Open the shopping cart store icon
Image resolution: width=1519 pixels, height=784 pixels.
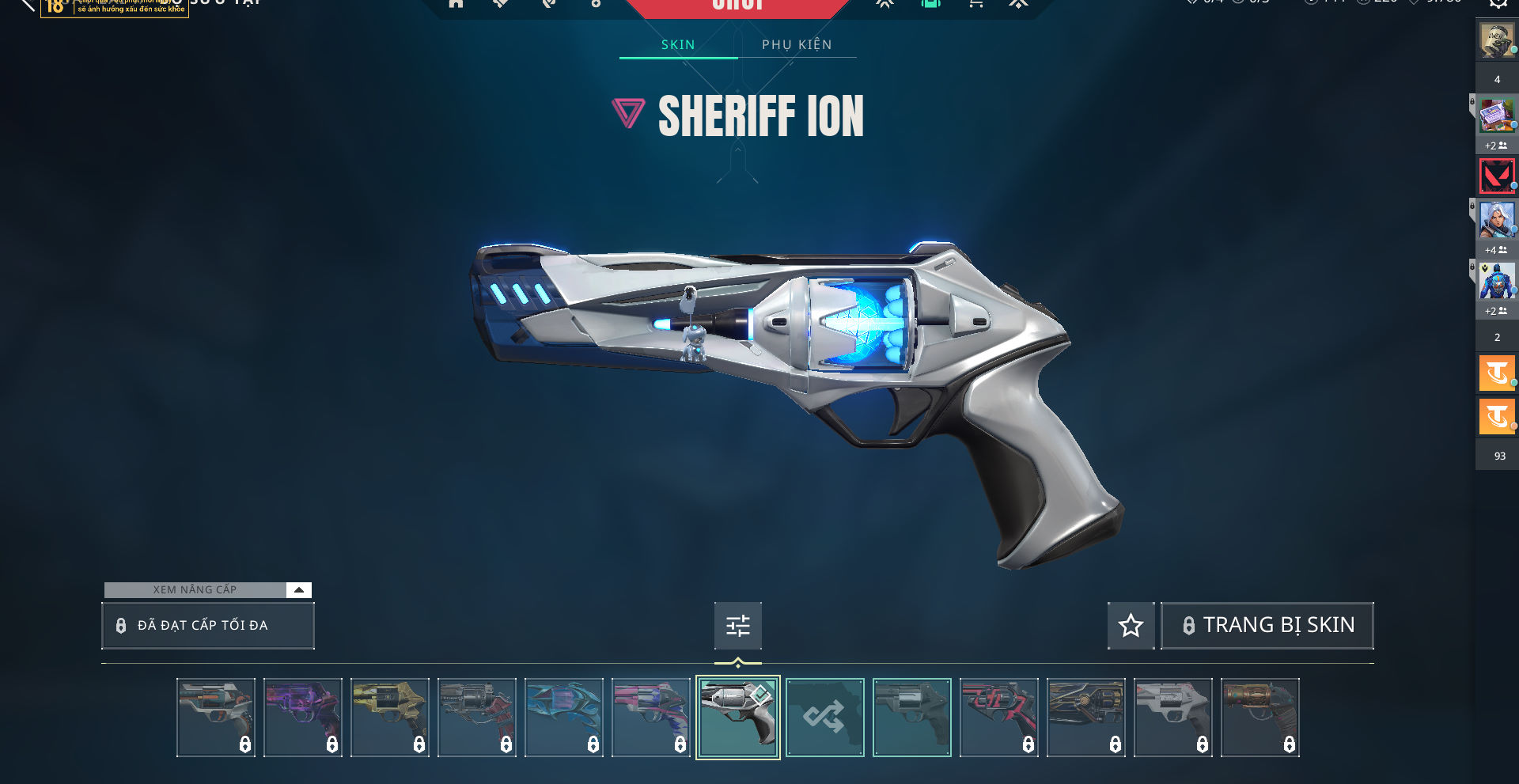point(975,4)
